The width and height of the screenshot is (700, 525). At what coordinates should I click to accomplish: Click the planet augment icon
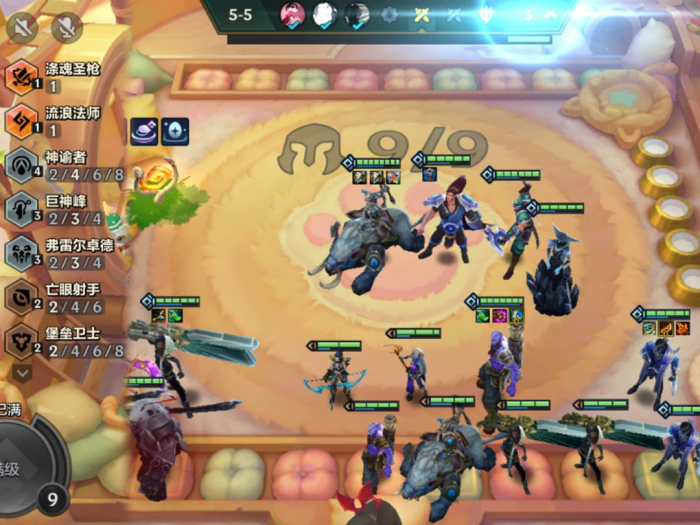click(143, 131)
